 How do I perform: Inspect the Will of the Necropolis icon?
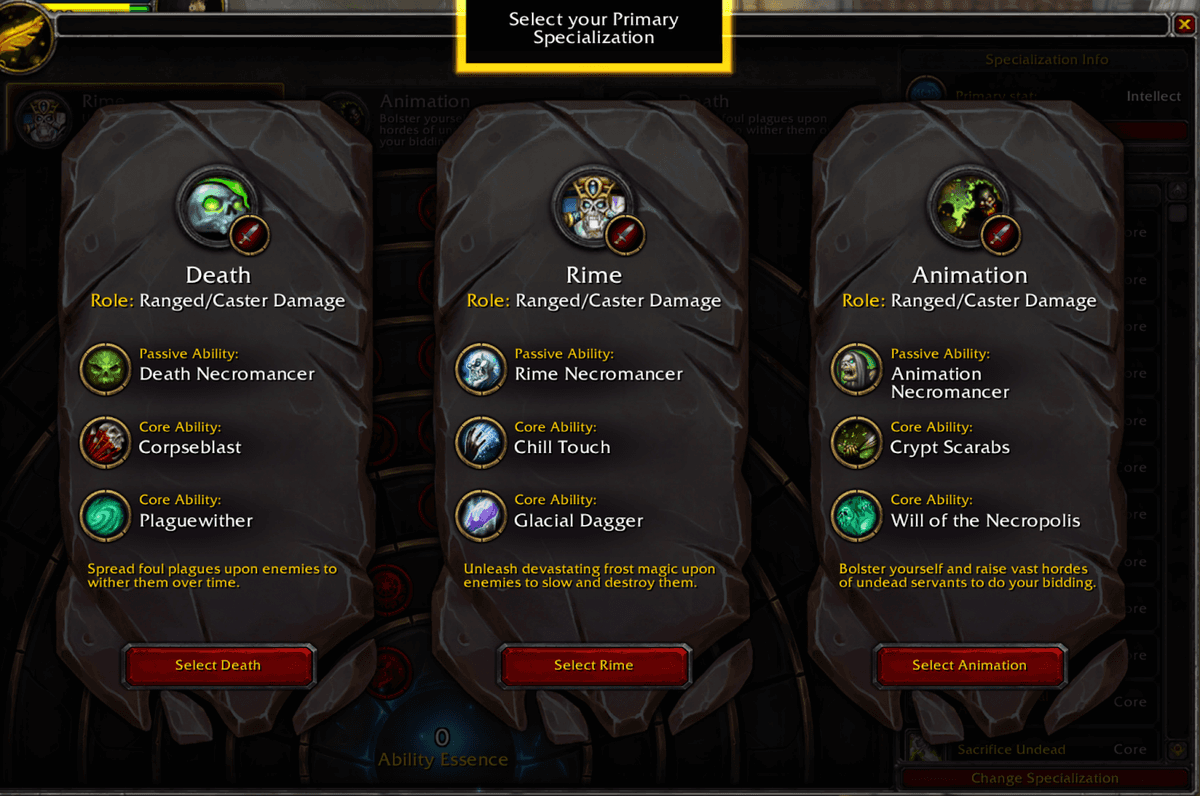(857, 514)
